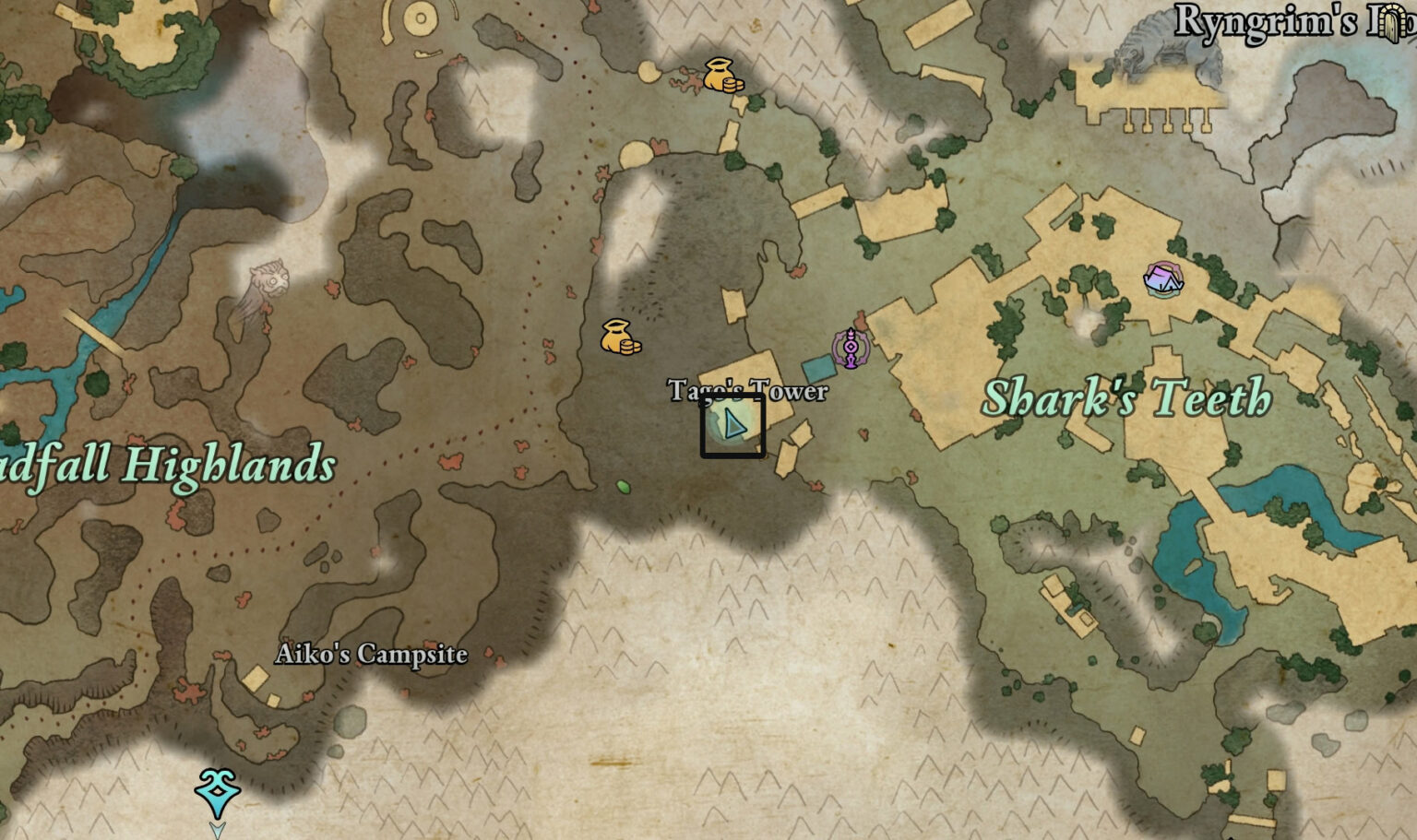Select the teal quest objective marker
The image size is (1417, 840).
click(x=218, y=793)
